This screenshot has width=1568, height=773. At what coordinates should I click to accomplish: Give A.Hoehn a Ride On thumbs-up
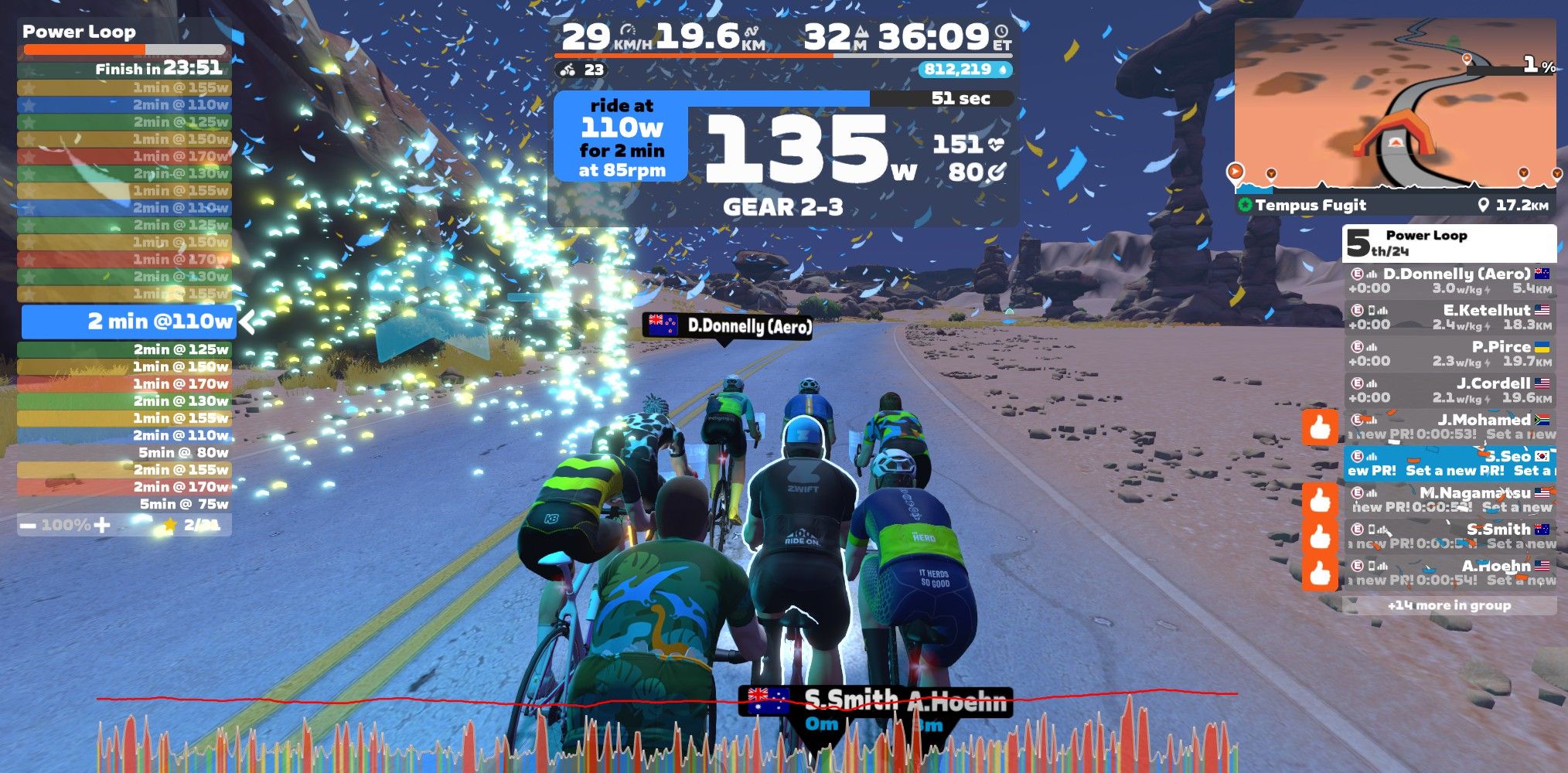pyautogui.click(x=1320, y=574)
